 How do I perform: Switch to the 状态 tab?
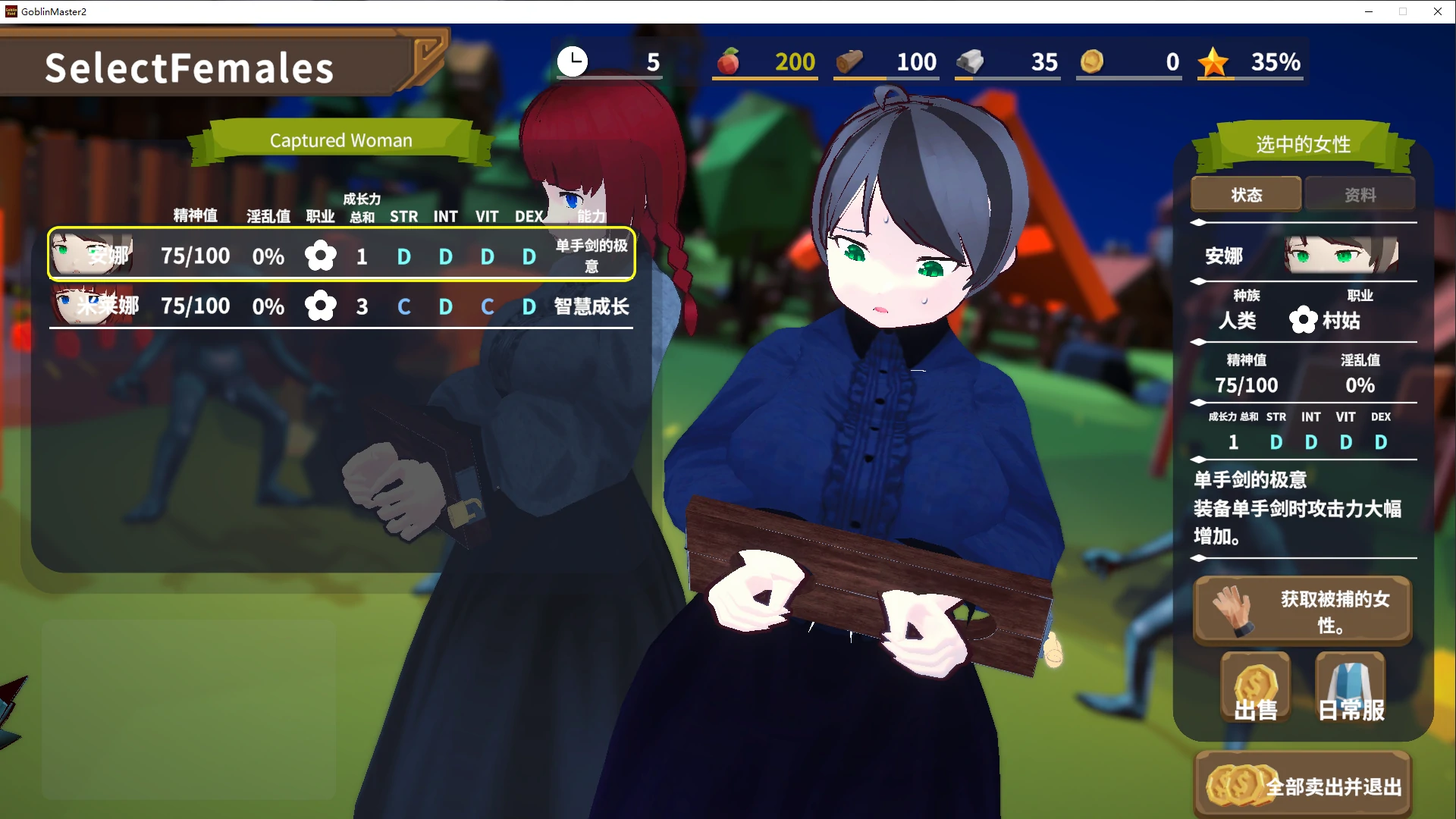point(1246,195)
